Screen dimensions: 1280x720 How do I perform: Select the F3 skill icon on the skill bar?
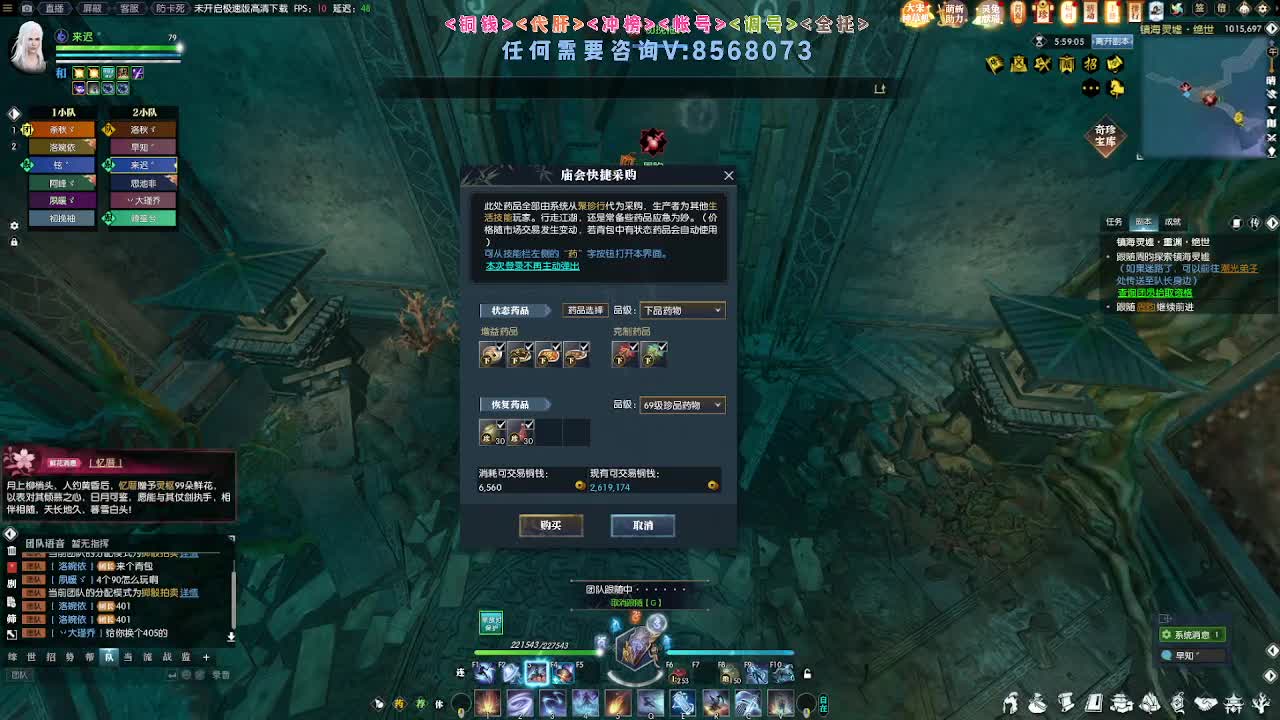pyautogui.click(x=537, y=673)
